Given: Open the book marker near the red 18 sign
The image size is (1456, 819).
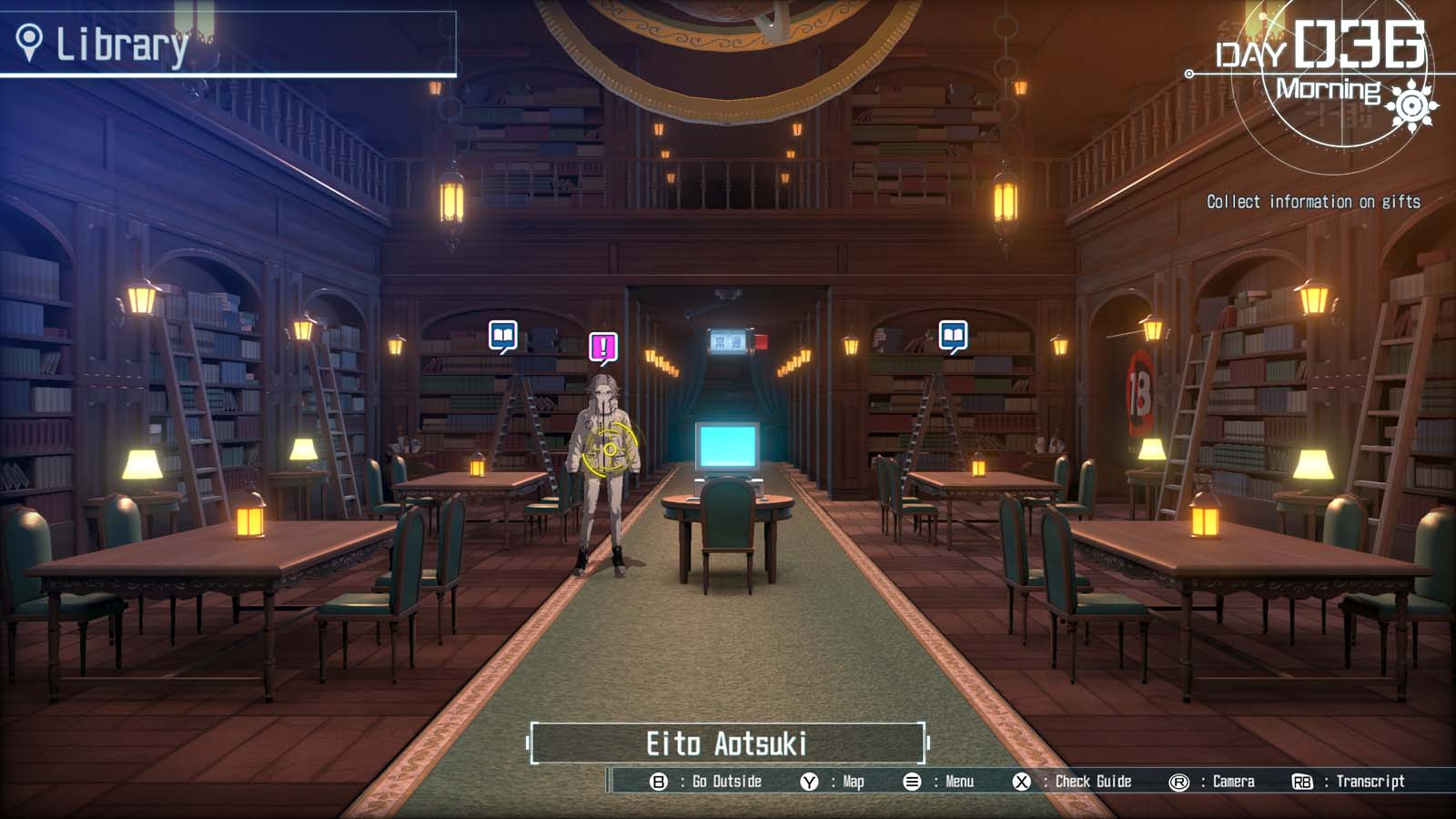Looking at the screenshot, I should 953,336.
